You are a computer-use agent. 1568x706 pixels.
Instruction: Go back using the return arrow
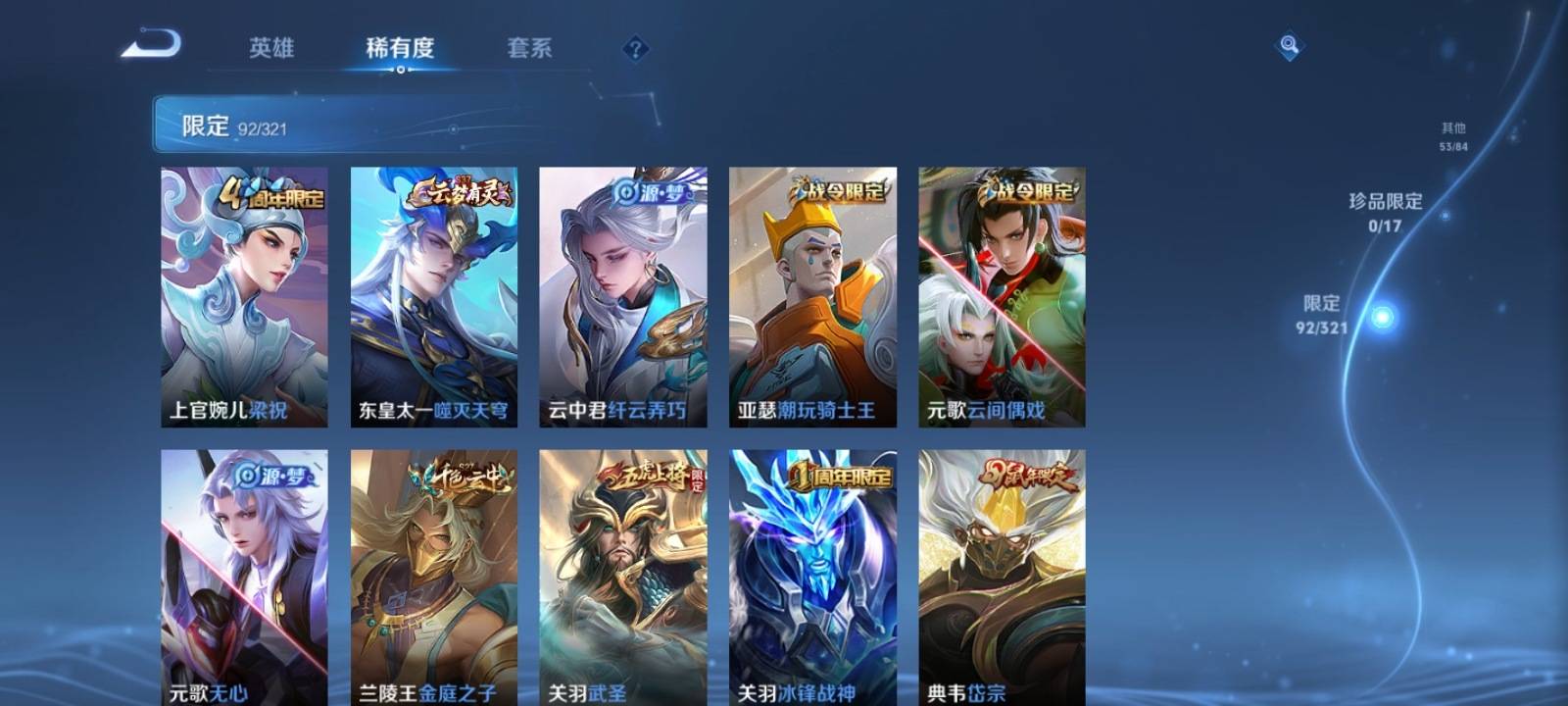(151, 45)
